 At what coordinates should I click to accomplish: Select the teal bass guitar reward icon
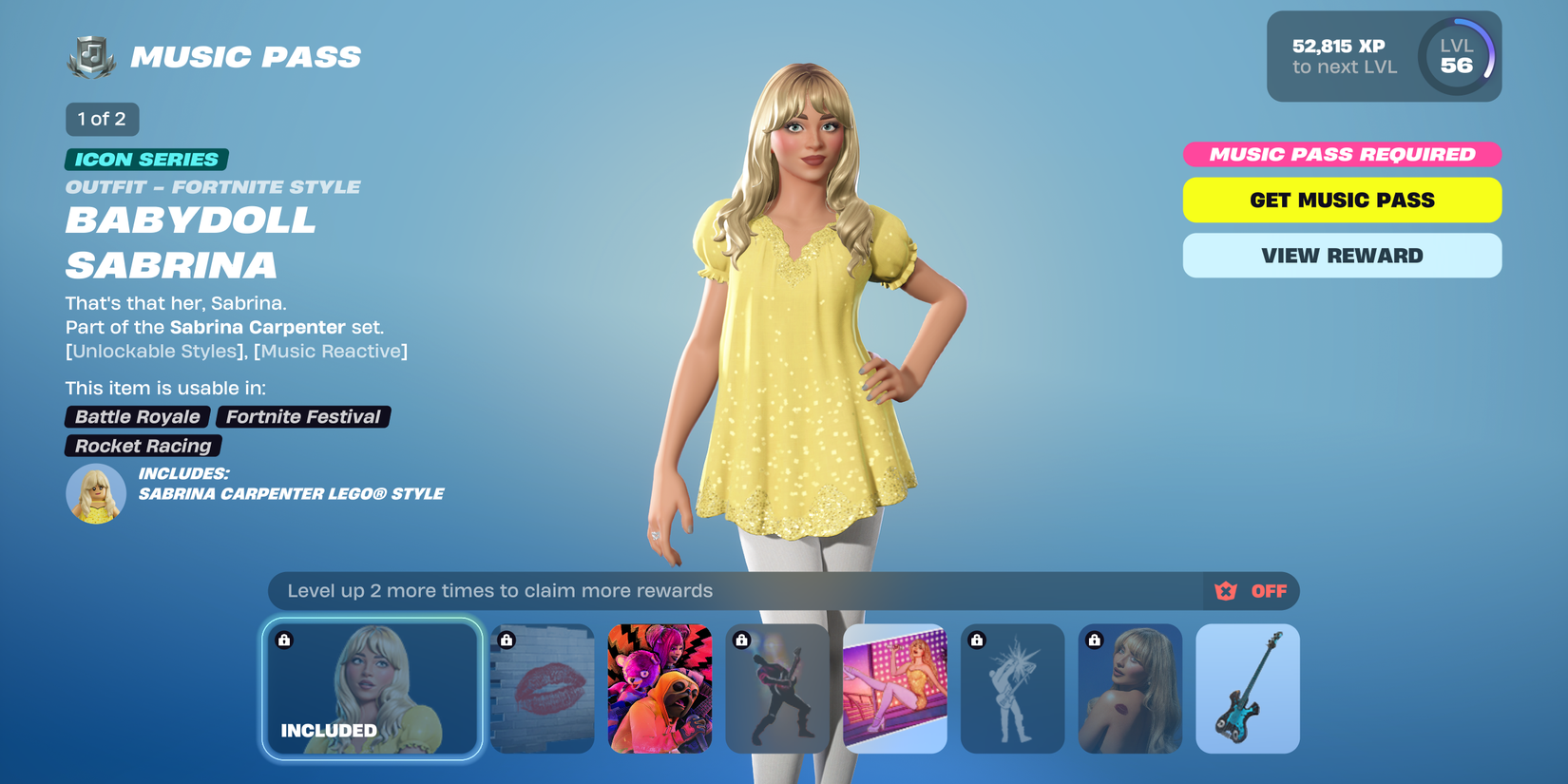[x=1249, y=689]
